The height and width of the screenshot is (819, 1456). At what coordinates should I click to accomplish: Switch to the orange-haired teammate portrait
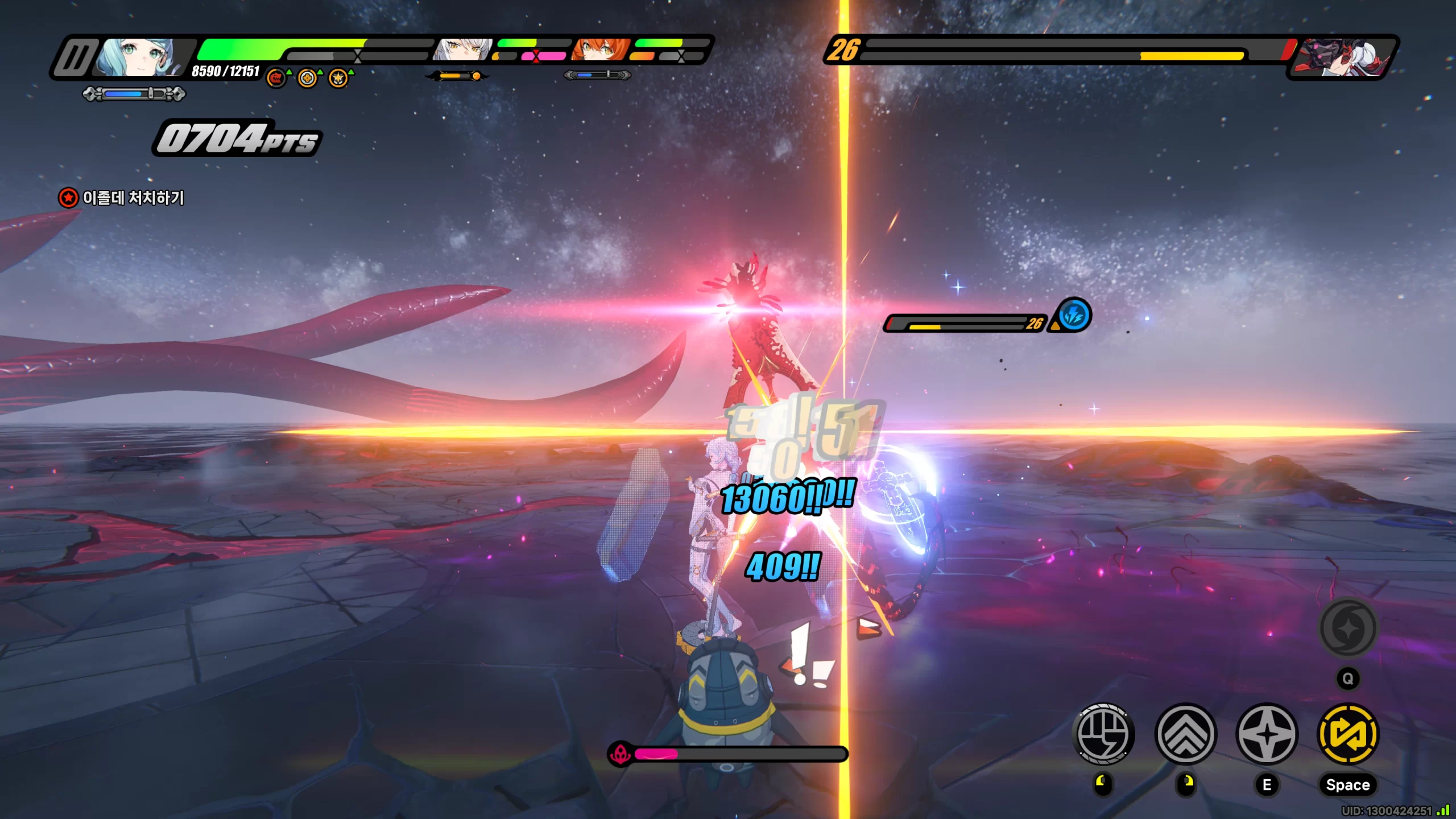(601, 50)
